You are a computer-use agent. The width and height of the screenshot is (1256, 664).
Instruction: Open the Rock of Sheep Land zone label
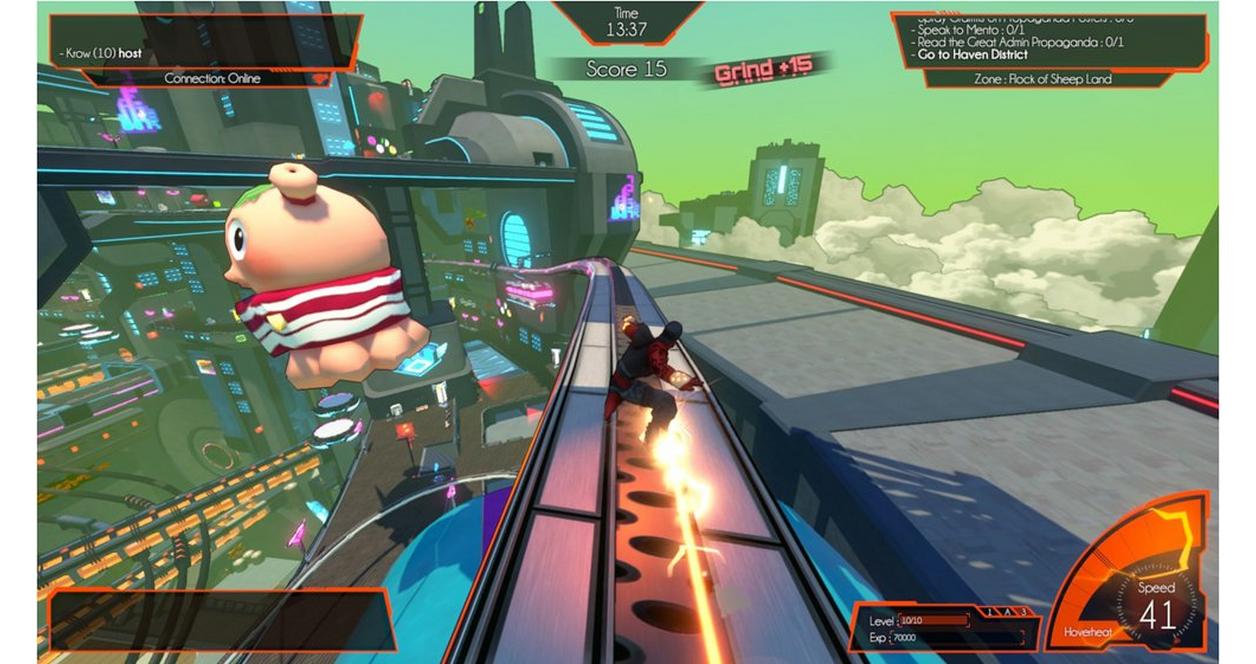click(x=1045, y=79)
